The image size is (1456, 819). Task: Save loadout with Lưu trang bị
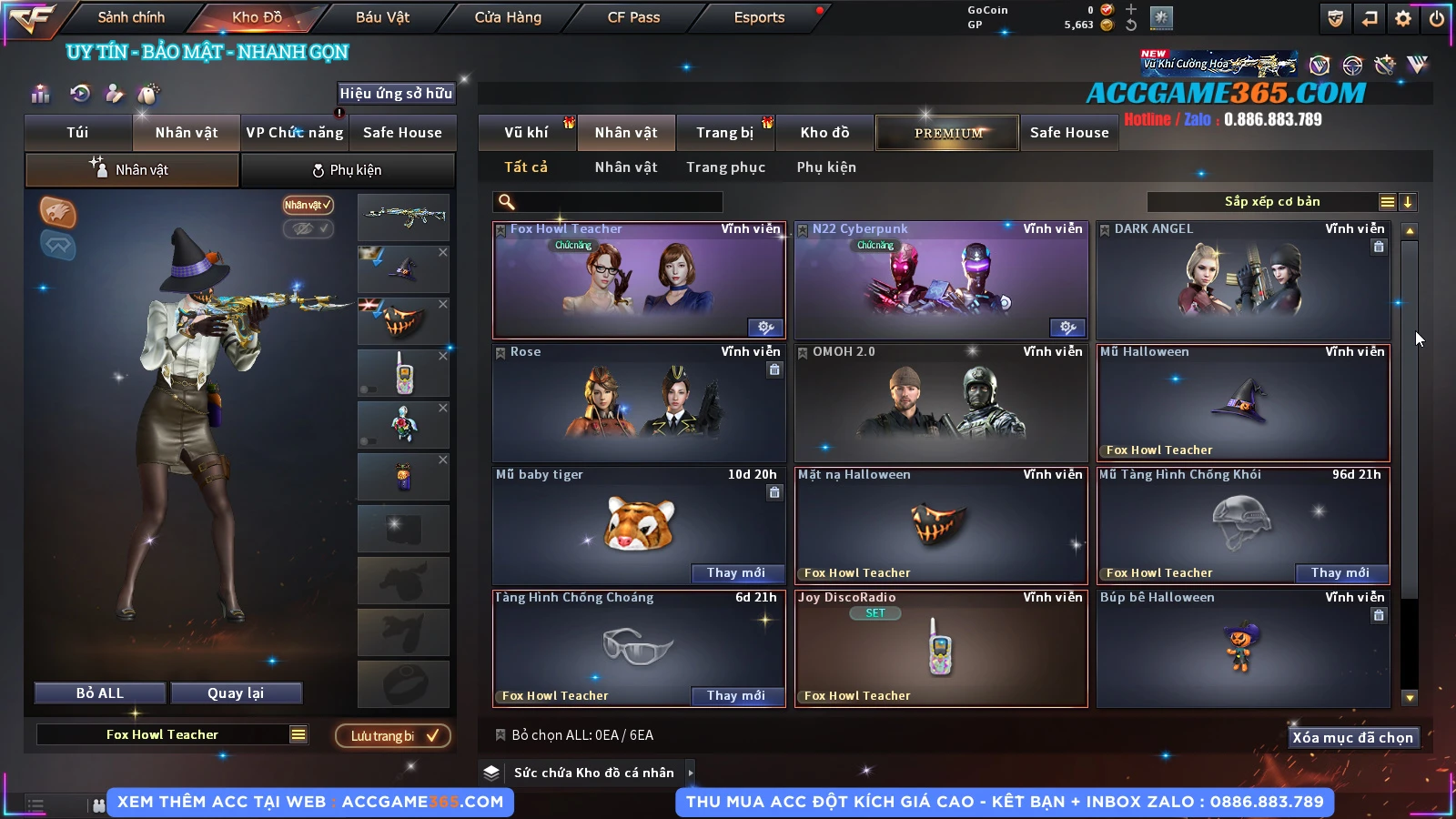coord(393,735)
